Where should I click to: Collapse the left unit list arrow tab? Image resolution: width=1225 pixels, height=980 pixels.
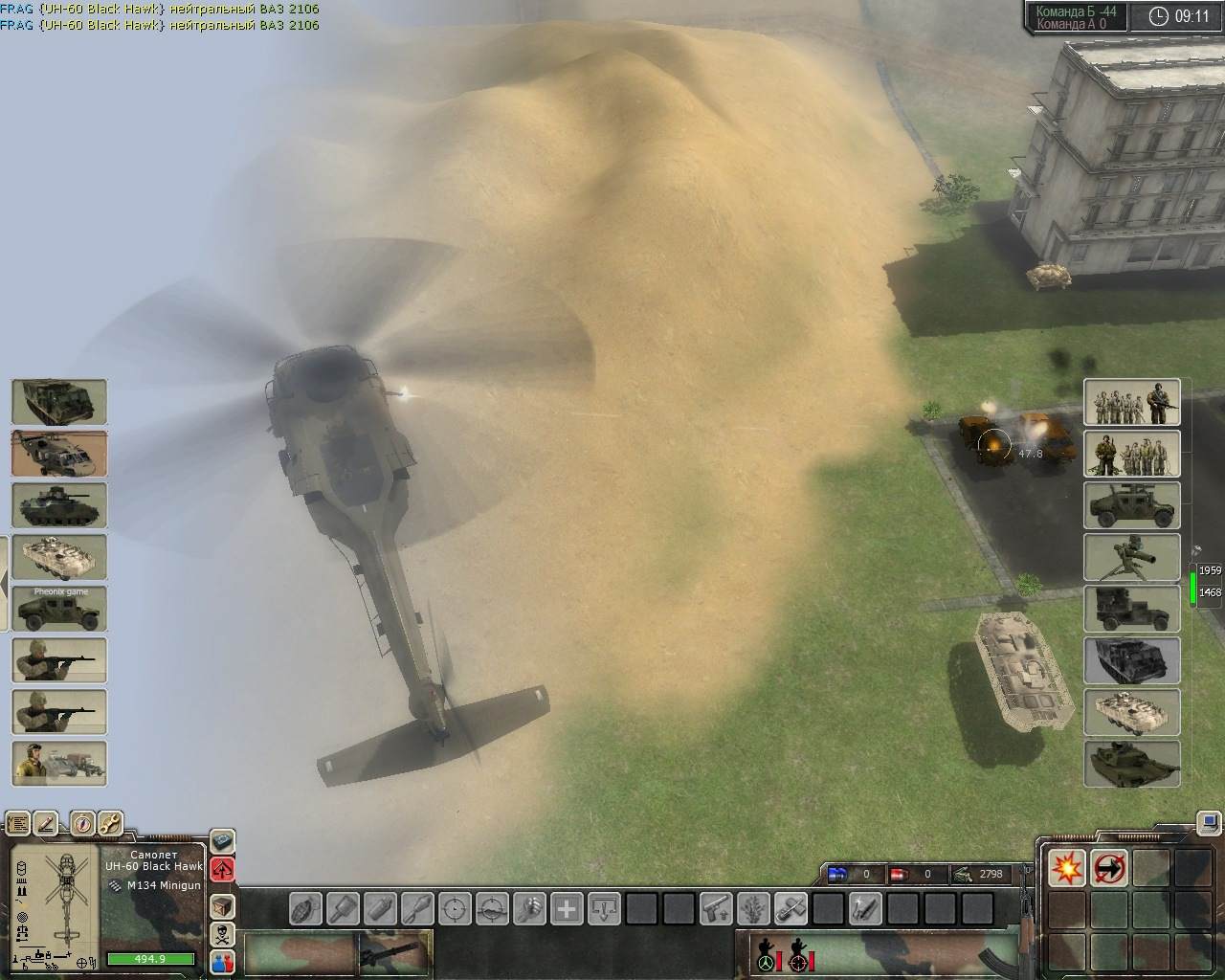point(4,580)
